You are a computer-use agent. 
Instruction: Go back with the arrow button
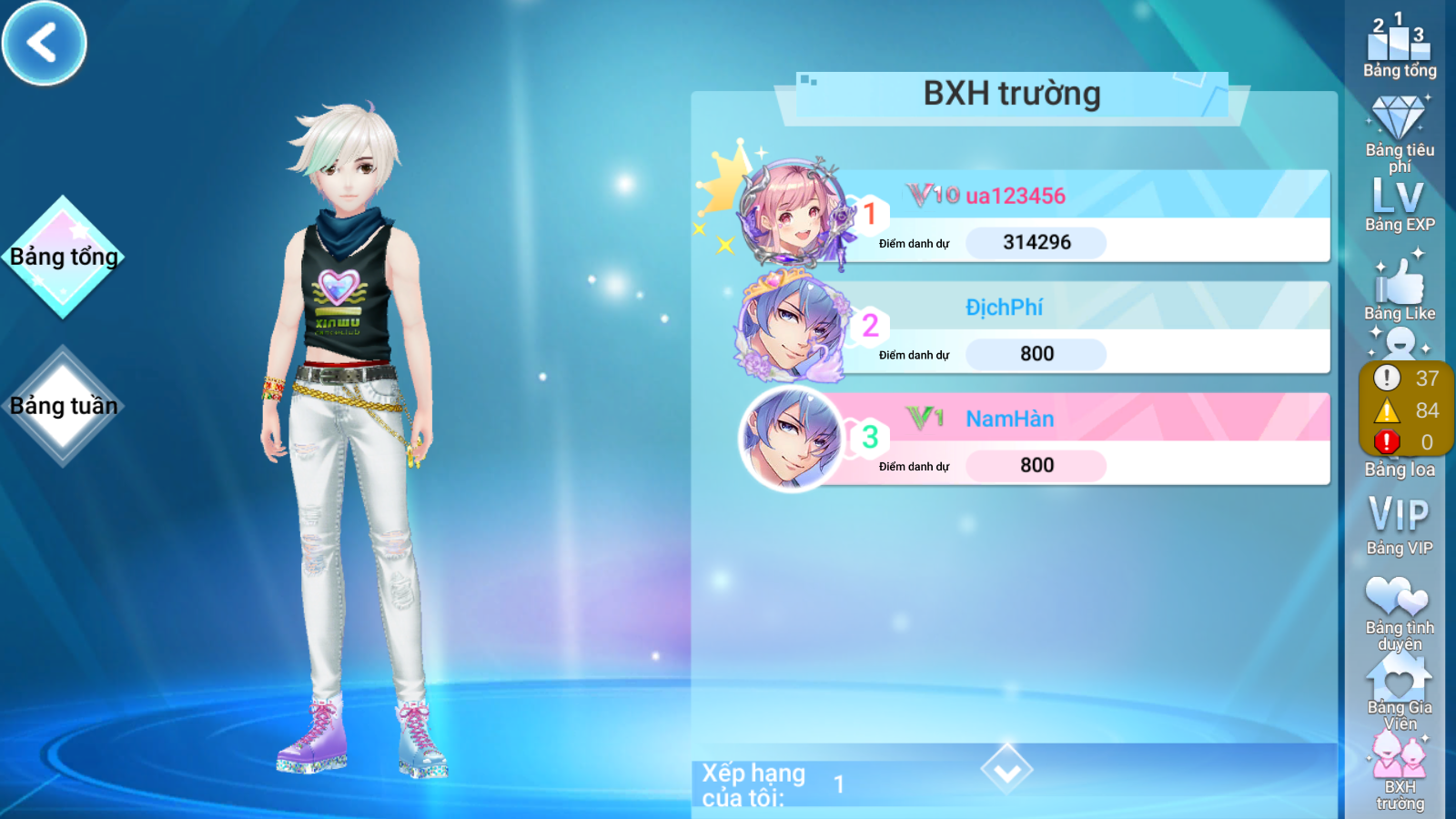click(x=44, y=43)
